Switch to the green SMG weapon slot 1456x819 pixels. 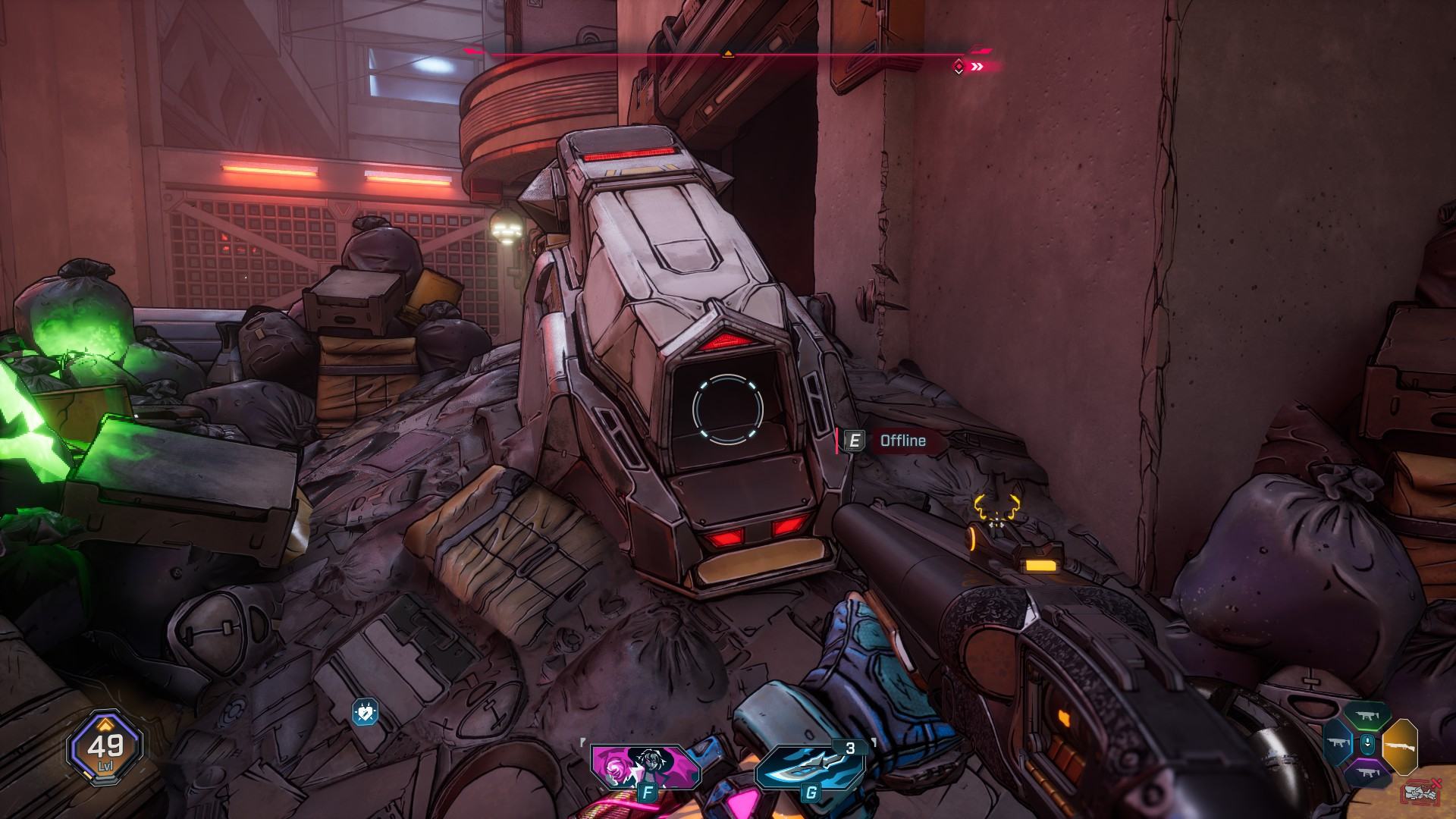pyautogui.click(x=1367, y=717)
